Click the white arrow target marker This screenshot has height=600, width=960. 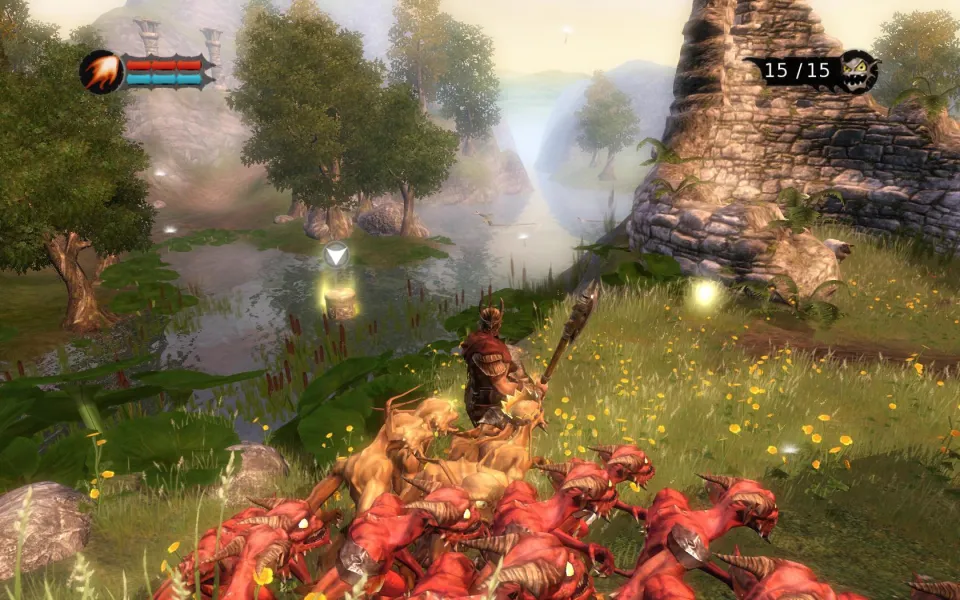point(337,254)
